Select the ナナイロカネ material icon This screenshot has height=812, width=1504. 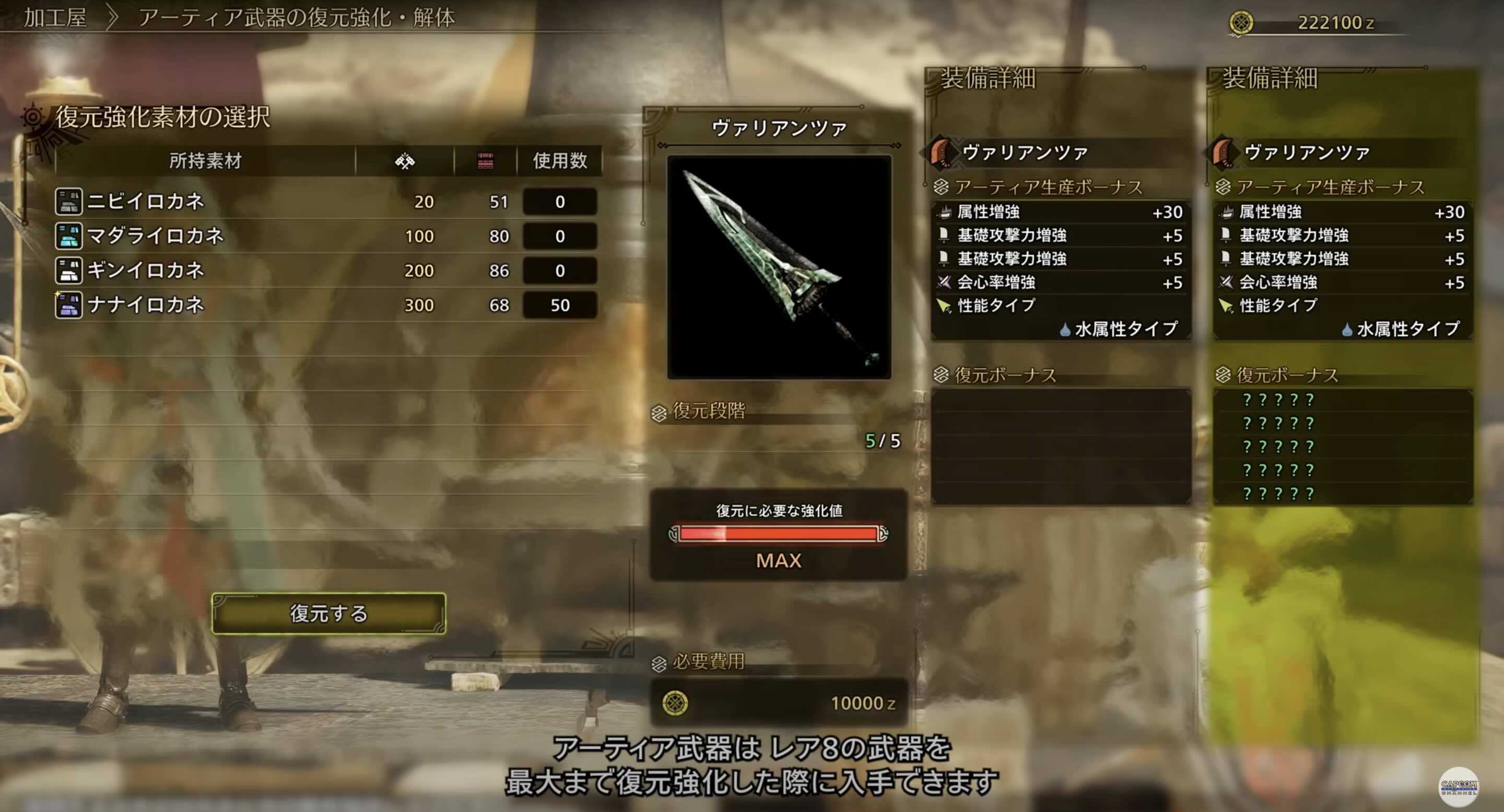click(x=69, y=304)
